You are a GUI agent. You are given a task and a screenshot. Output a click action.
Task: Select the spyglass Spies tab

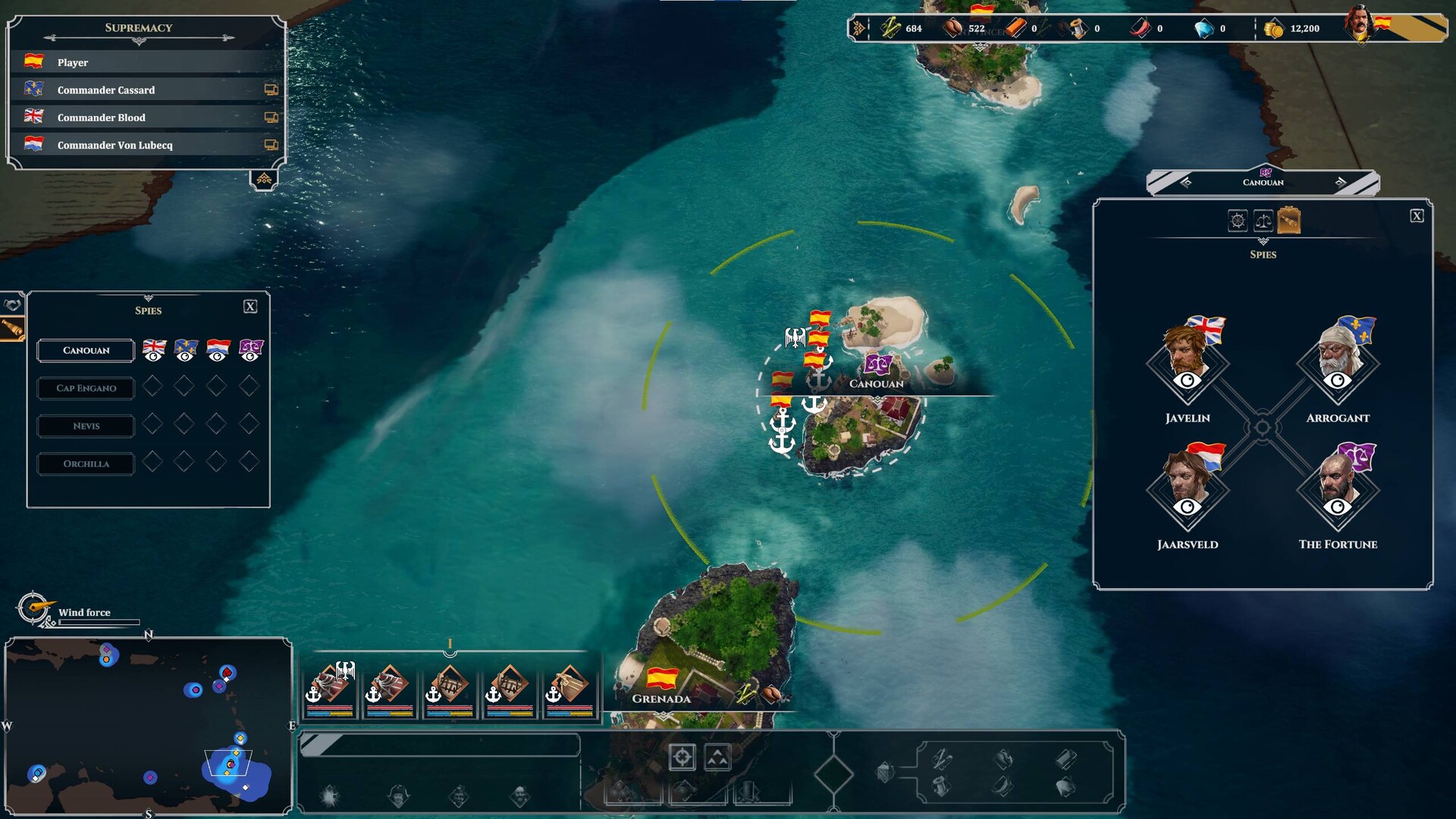click(1289, 220)
